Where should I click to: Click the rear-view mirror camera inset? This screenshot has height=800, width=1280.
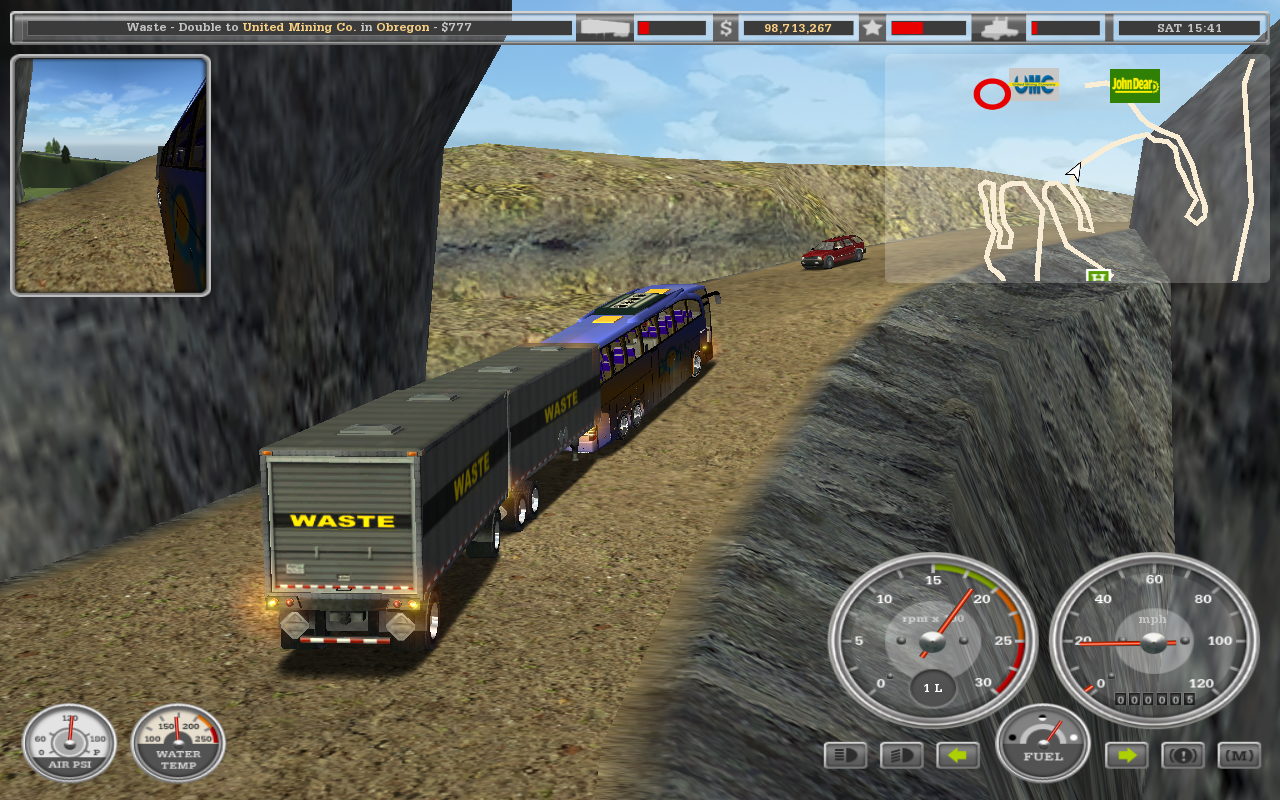[110, 175]
